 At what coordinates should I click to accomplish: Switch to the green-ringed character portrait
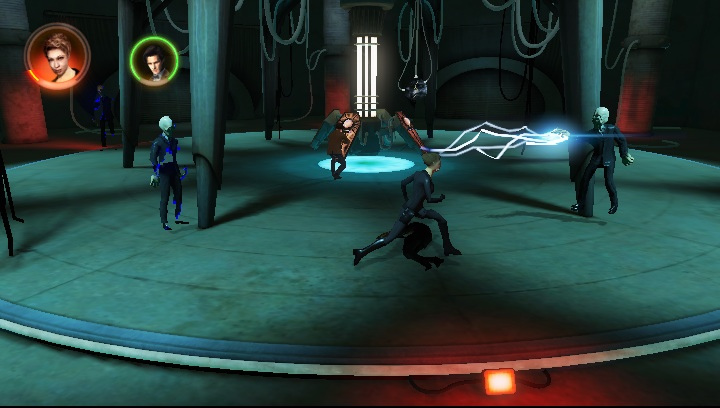154,61
